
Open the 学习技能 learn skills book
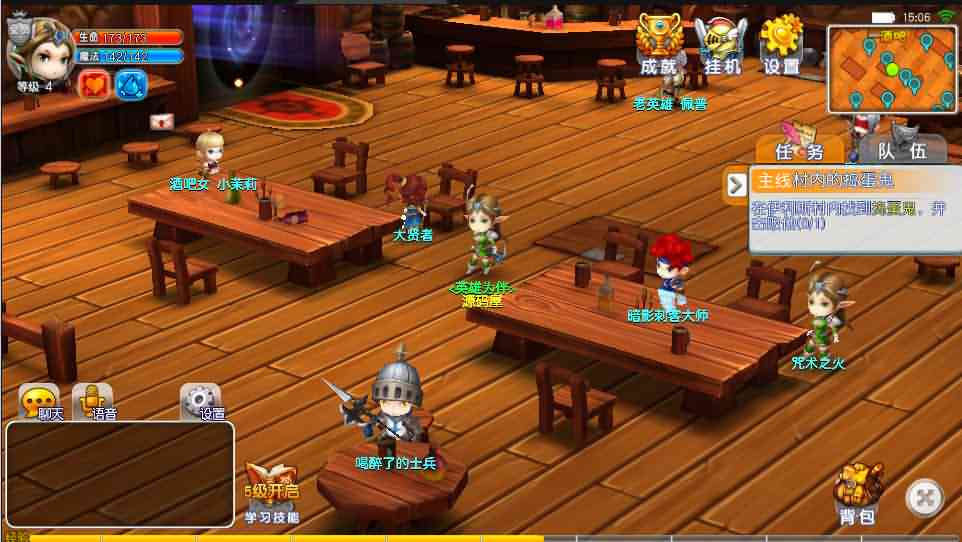pyautogui.click(x=272, y=492)
